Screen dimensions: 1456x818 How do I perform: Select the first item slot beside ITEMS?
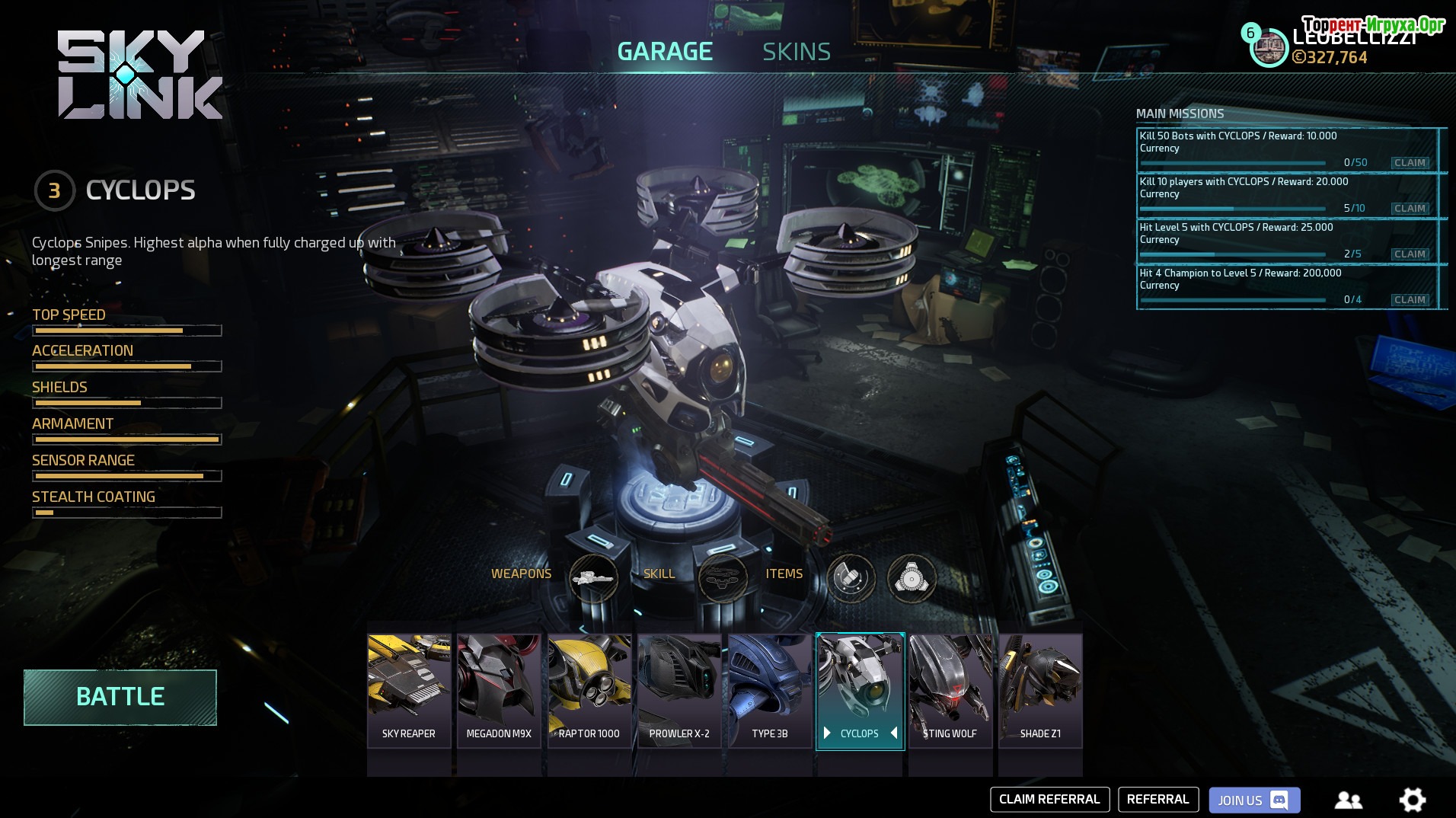[x=851, y=579]
